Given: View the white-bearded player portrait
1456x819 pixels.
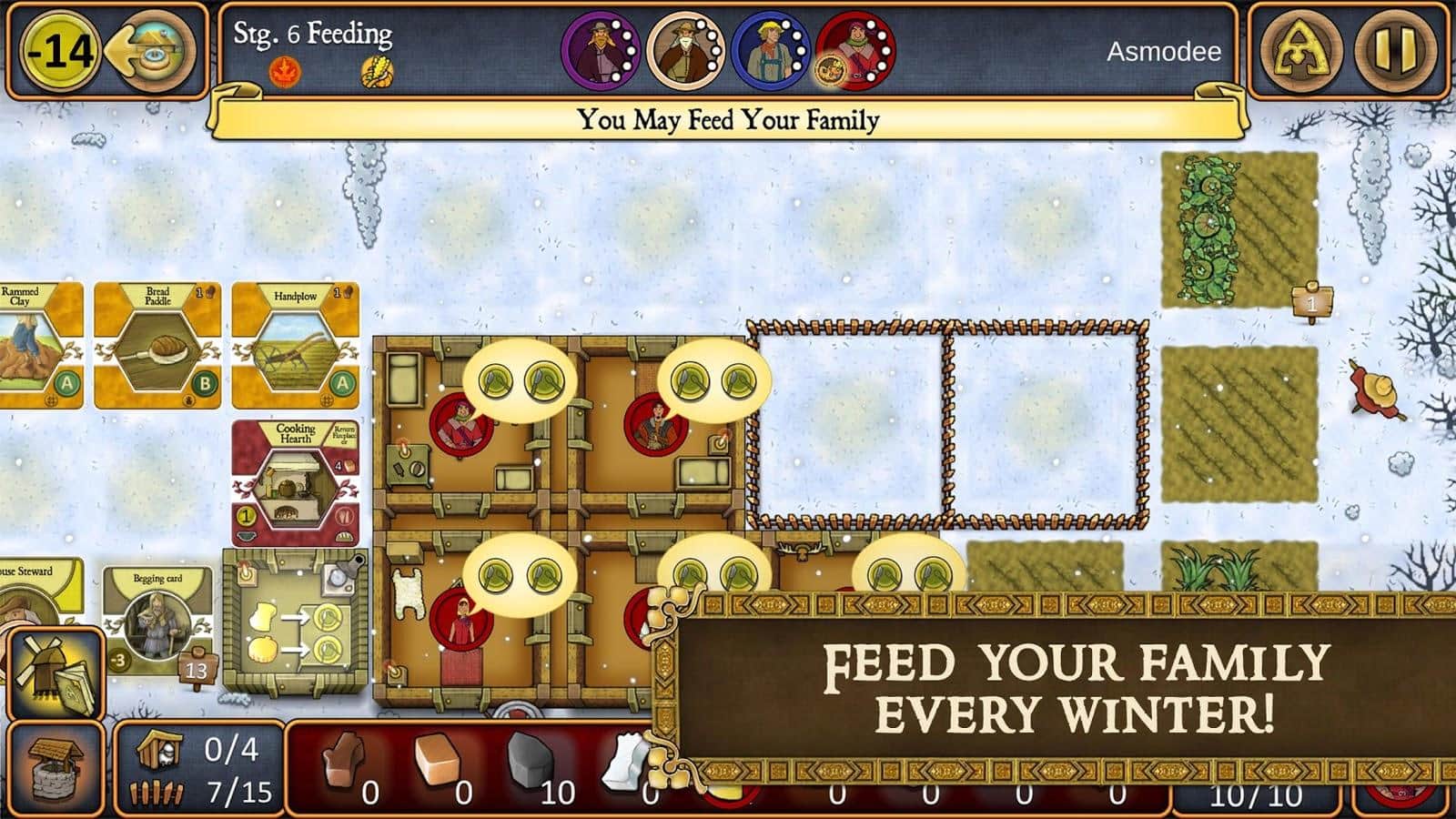Looking at the screenshot, I should 685,51.
